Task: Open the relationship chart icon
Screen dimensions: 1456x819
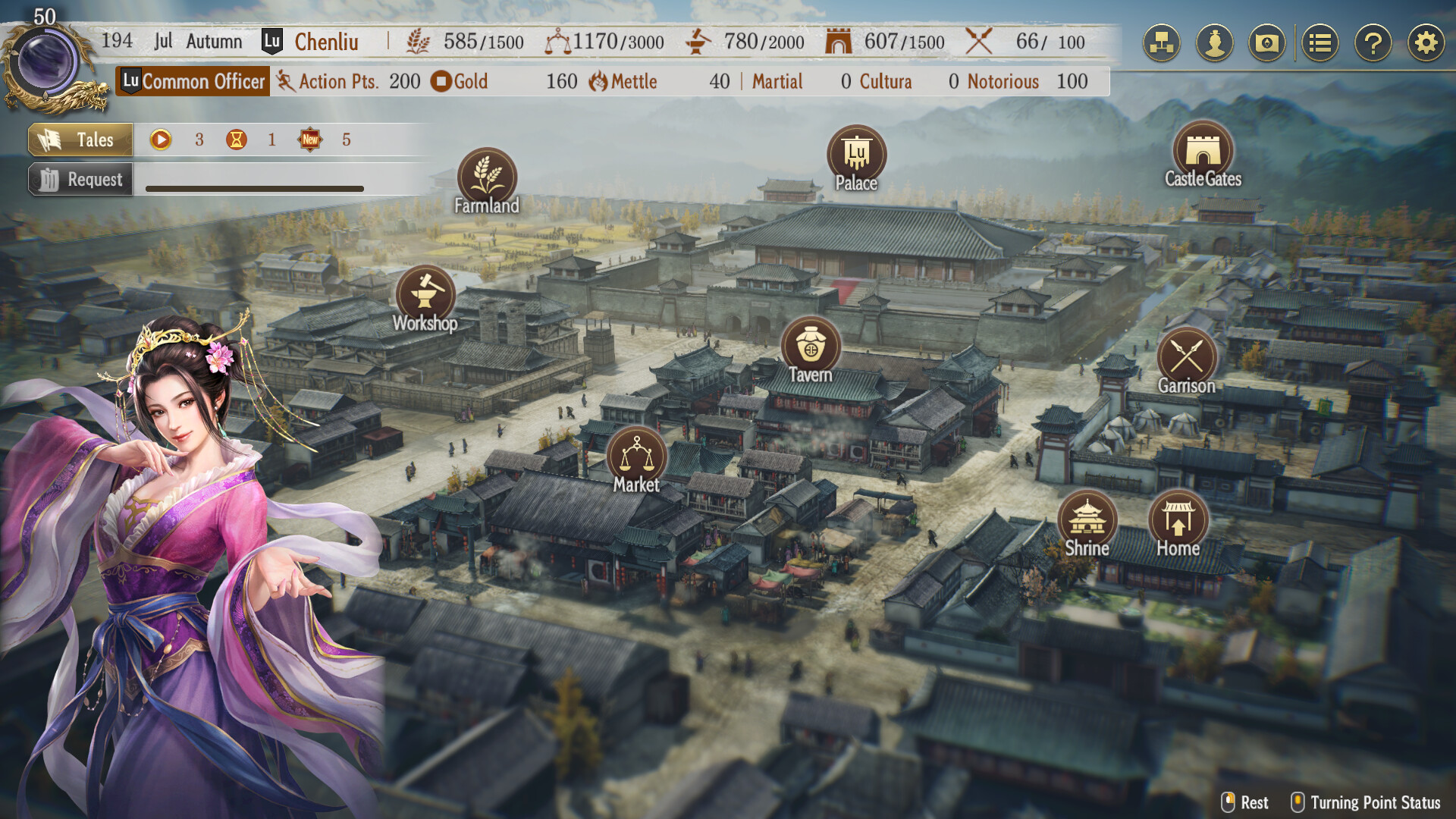Action: (x=1161, y=42)
